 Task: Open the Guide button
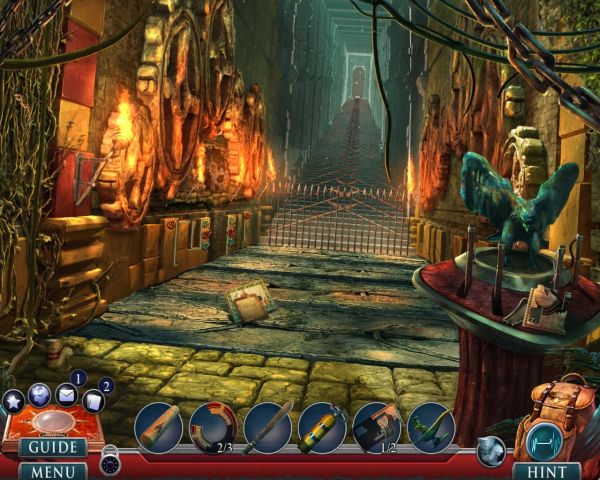(x=52, y=447)
